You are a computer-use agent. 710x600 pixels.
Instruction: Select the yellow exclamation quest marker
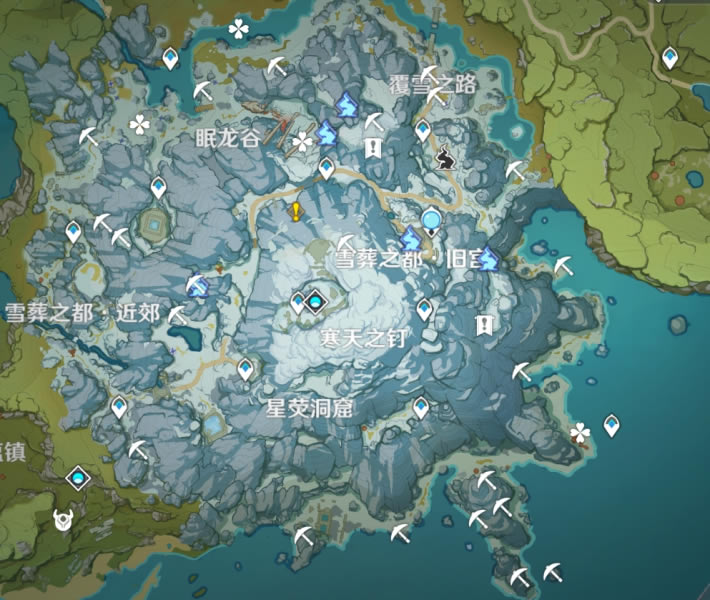(x=296, y=211)
